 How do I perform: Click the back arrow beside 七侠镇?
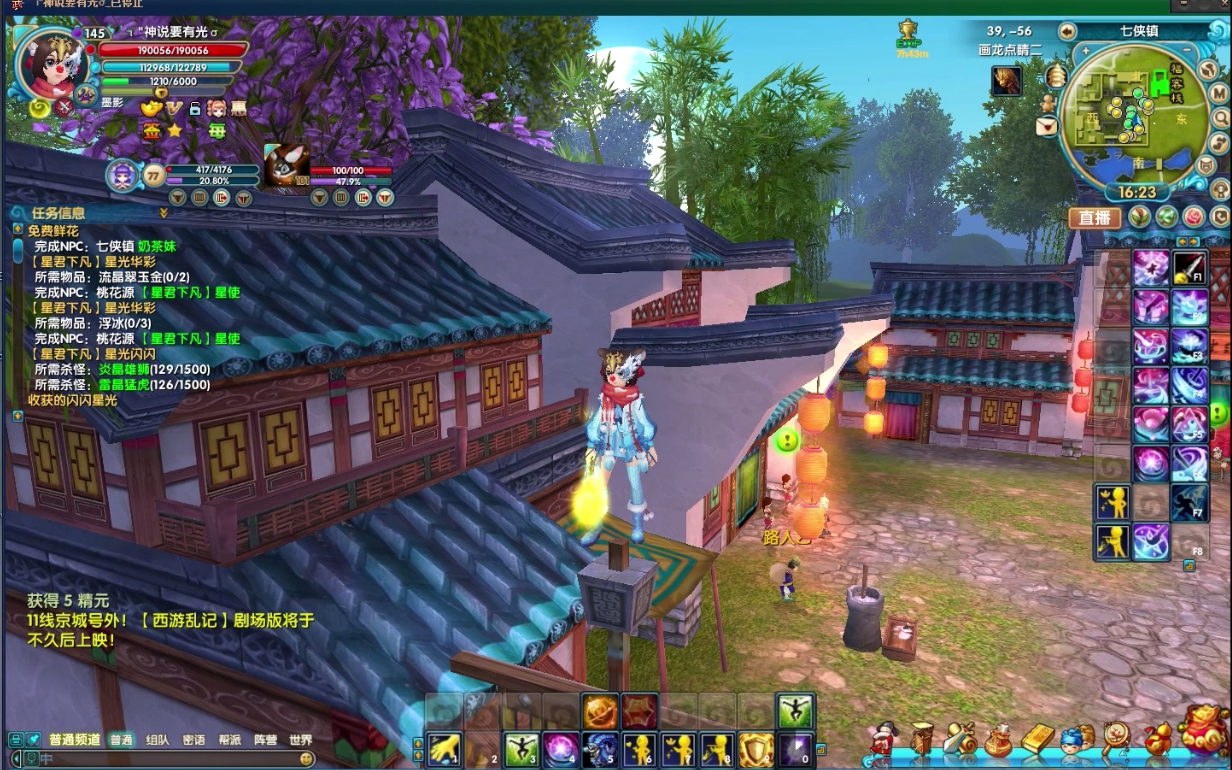point(1067,31)
